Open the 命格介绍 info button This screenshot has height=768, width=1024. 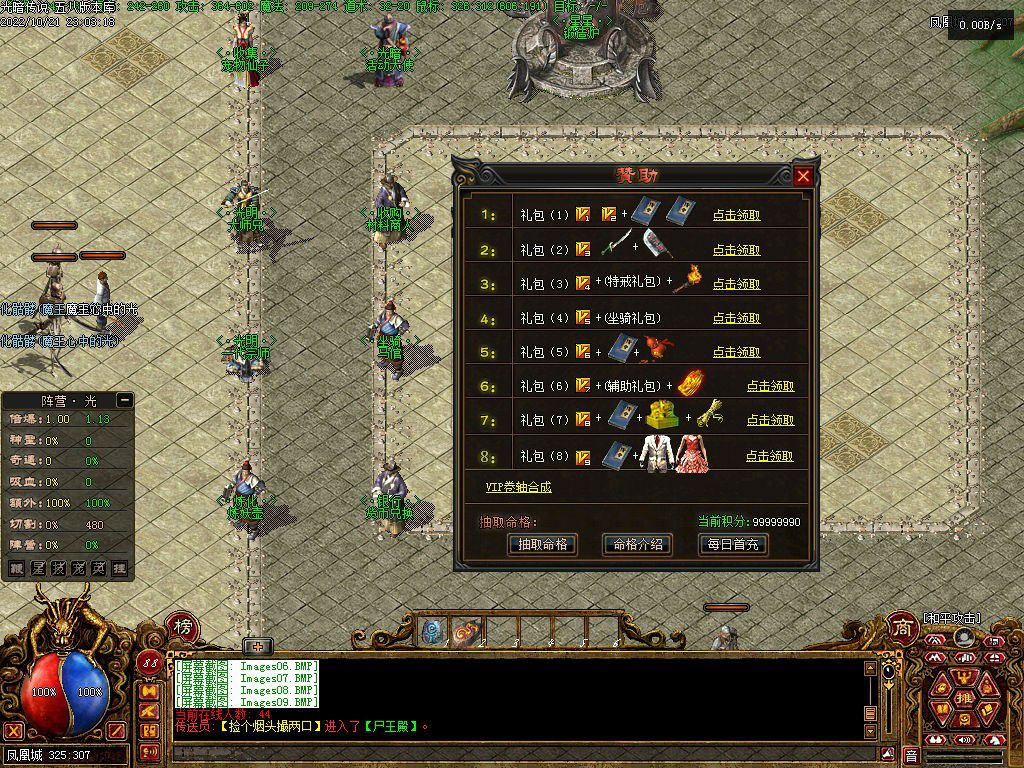(x=637, y=545)
